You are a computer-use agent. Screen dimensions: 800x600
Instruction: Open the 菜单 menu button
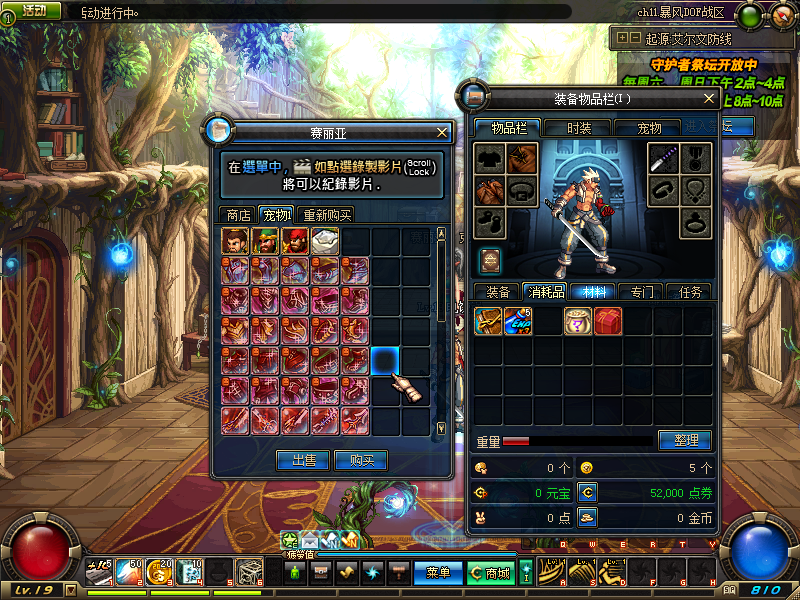[x=438, y=573]
